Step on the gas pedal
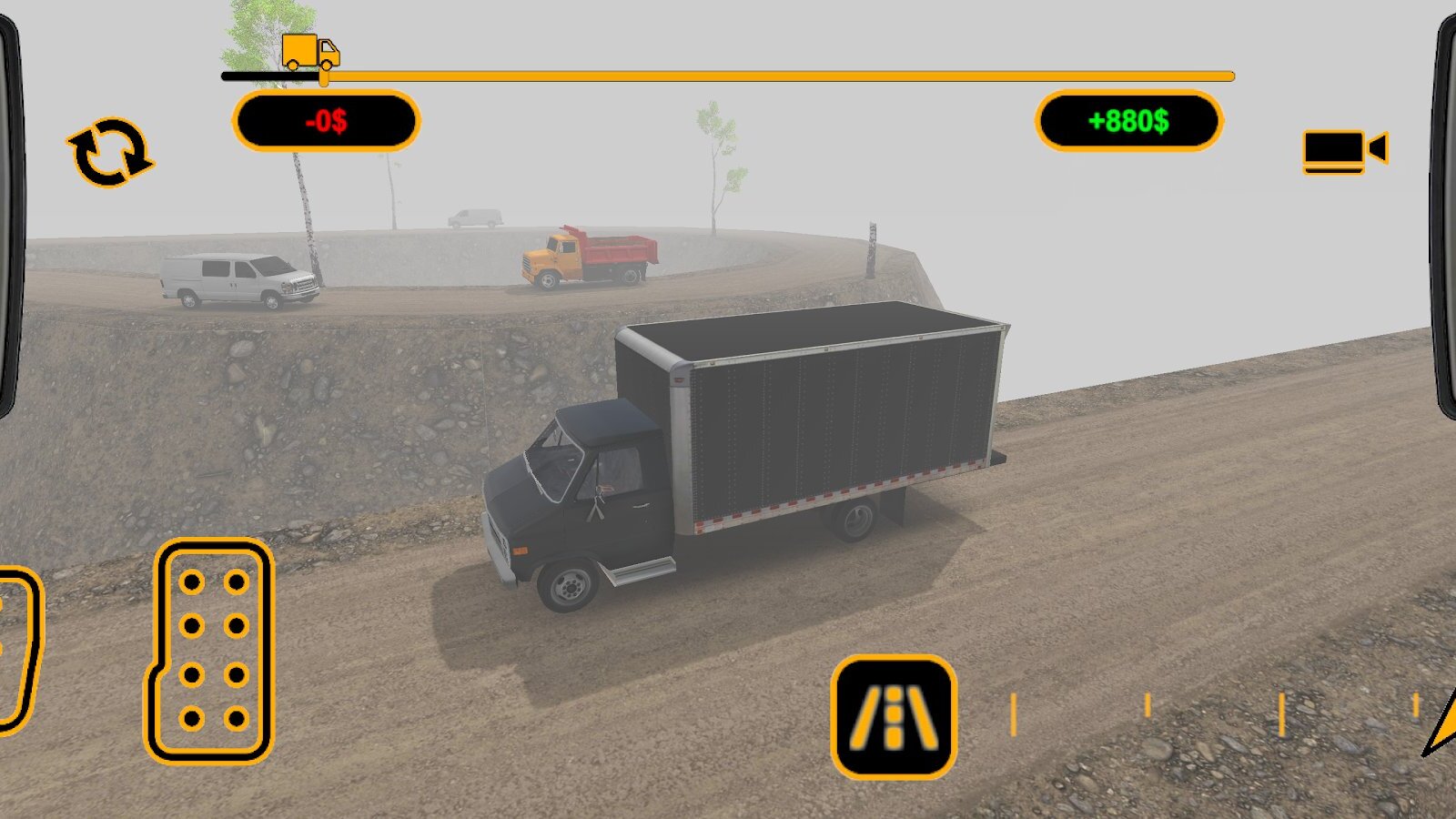The height and width of the screenshot is (819, 1456). (x=211, y=650)
